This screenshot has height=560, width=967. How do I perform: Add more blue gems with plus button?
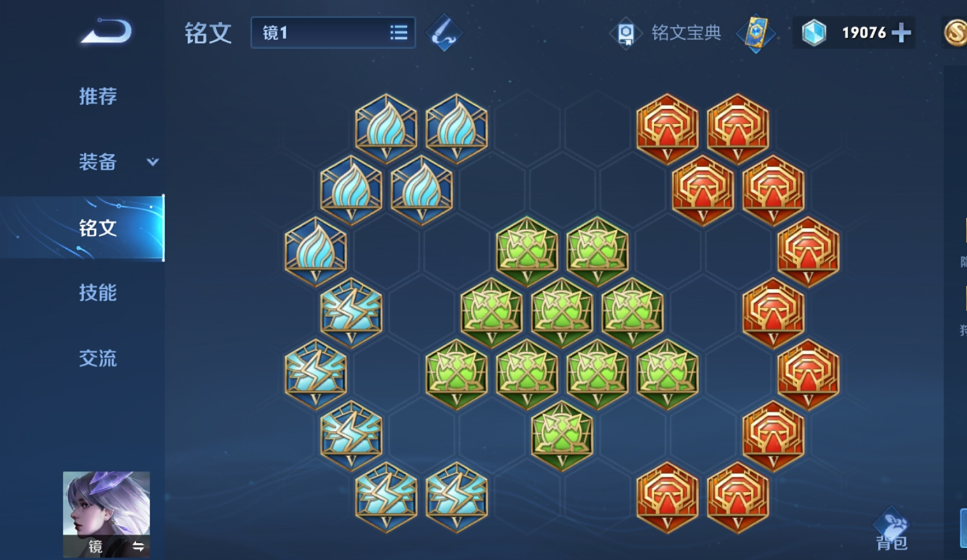pyautogui.click(x=901, y=33)
